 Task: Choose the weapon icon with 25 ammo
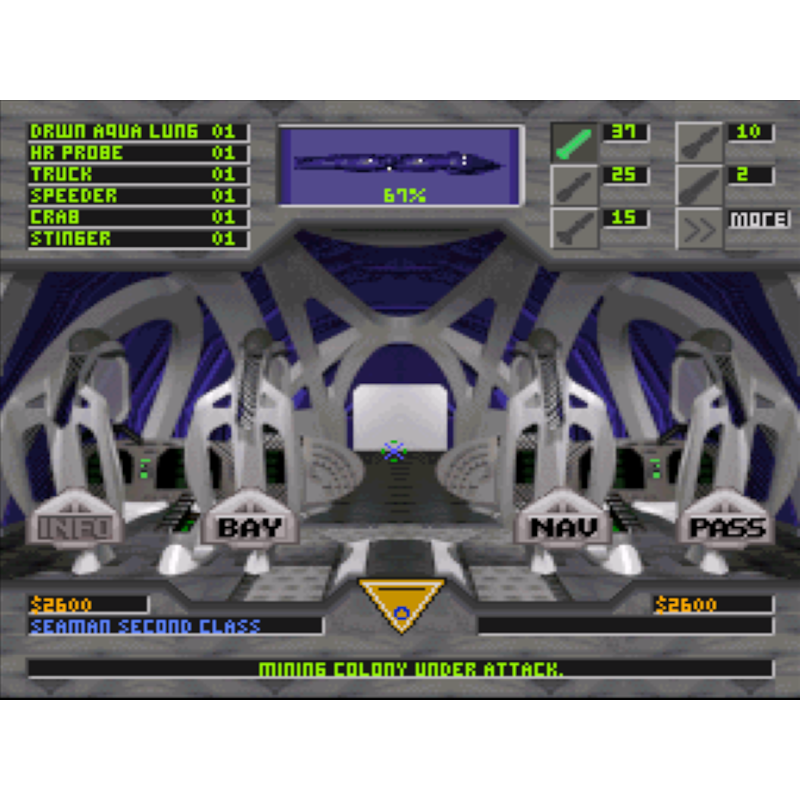pyautogui.click(x=574, y=185)
